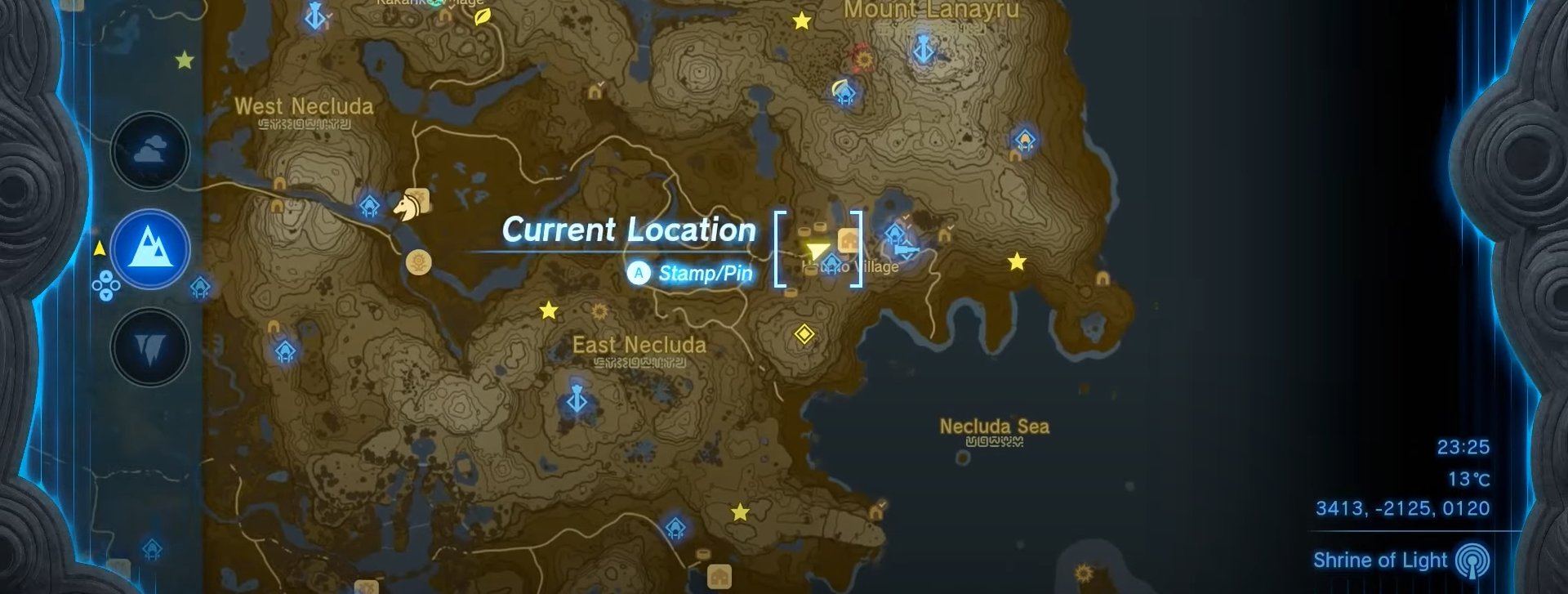The height and width of the screenshot is (594, 1568).
Task: Toggle the current map layer highlight ring
Action: (151, 249)
